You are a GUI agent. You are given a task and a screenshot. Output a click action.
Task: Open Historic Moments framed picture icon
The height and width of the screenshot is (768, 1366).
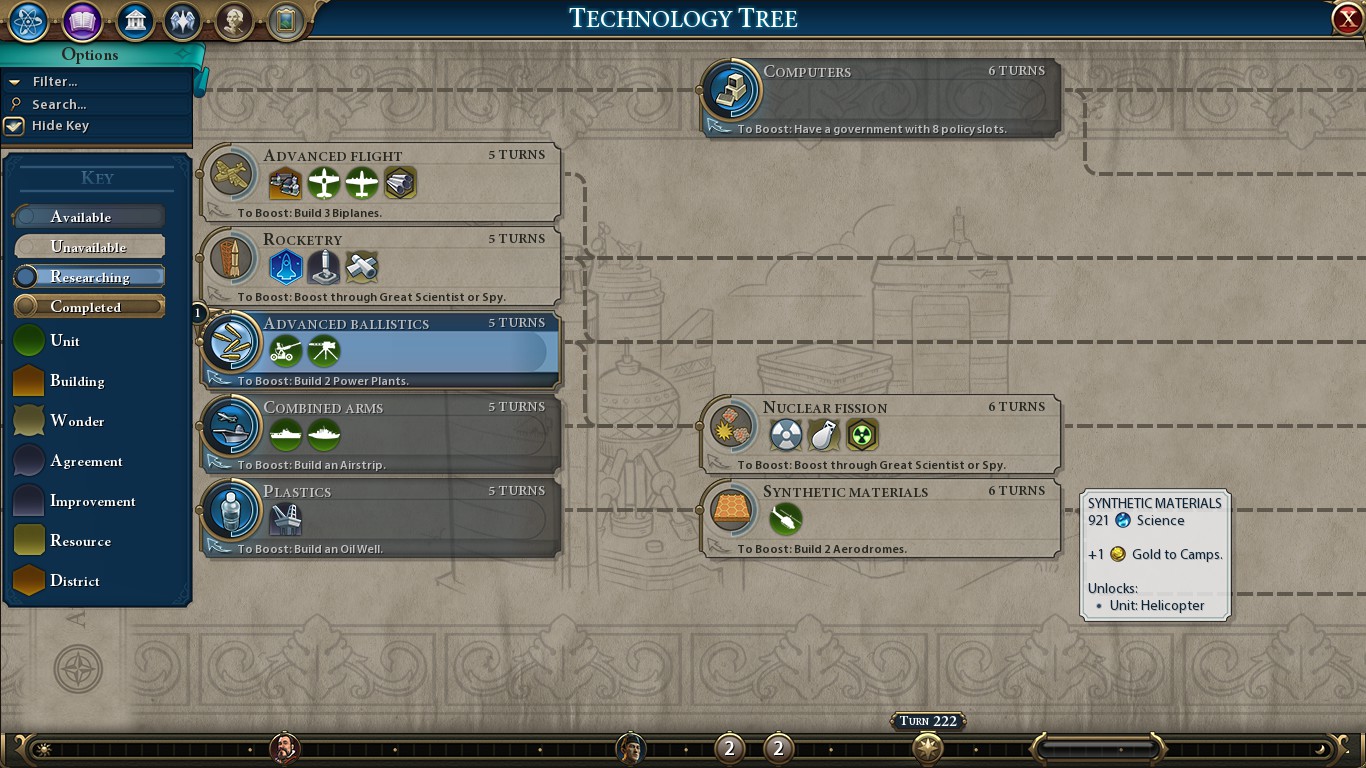[285, 20]
